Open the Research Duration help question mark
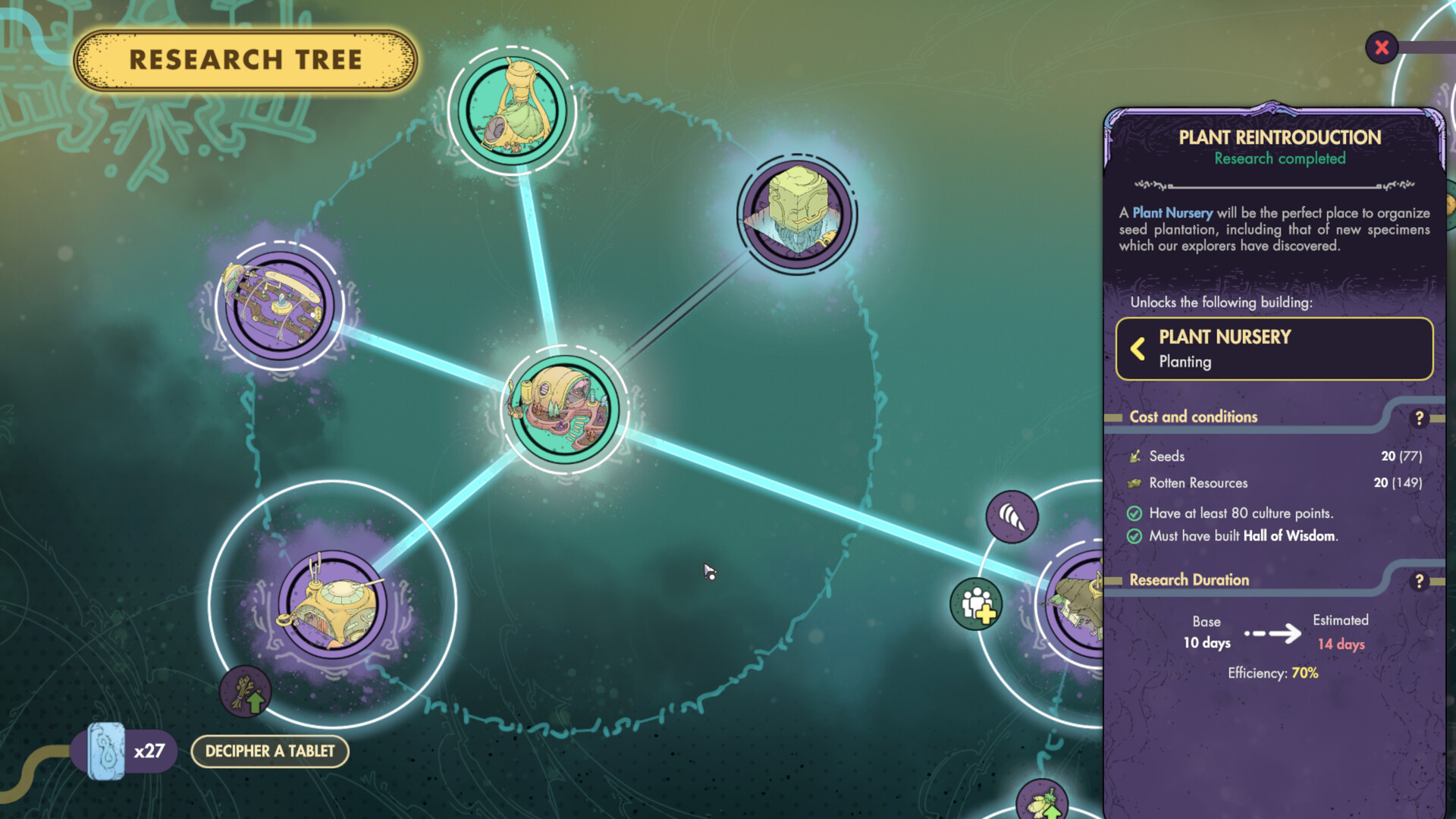Image resolution: width=1456 pixels, height=819 pixels. pyautogui.click(x=1421, y=581)
